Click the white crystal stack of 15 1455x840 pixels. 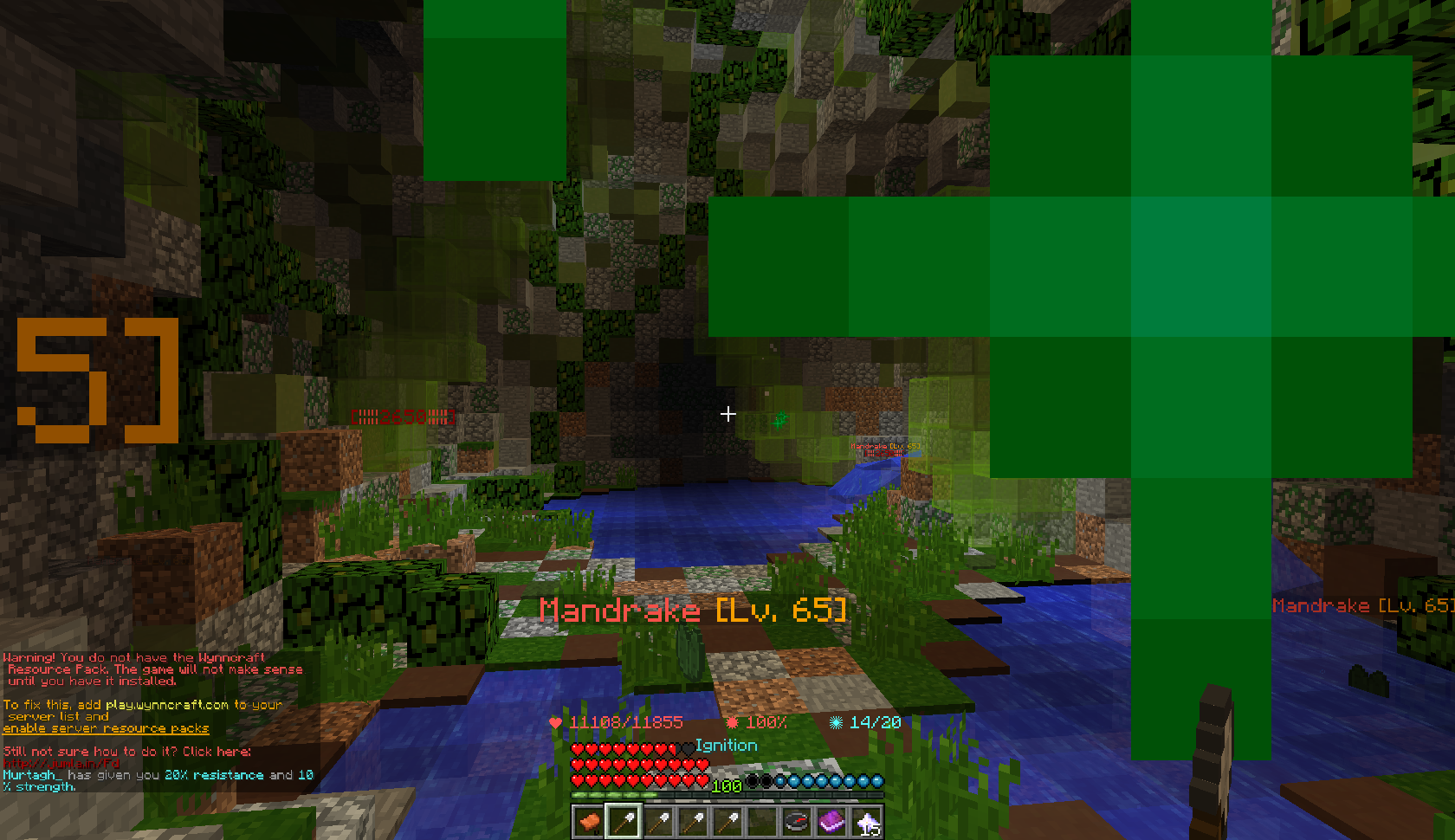pyautogui.click(x=869, y=821)
